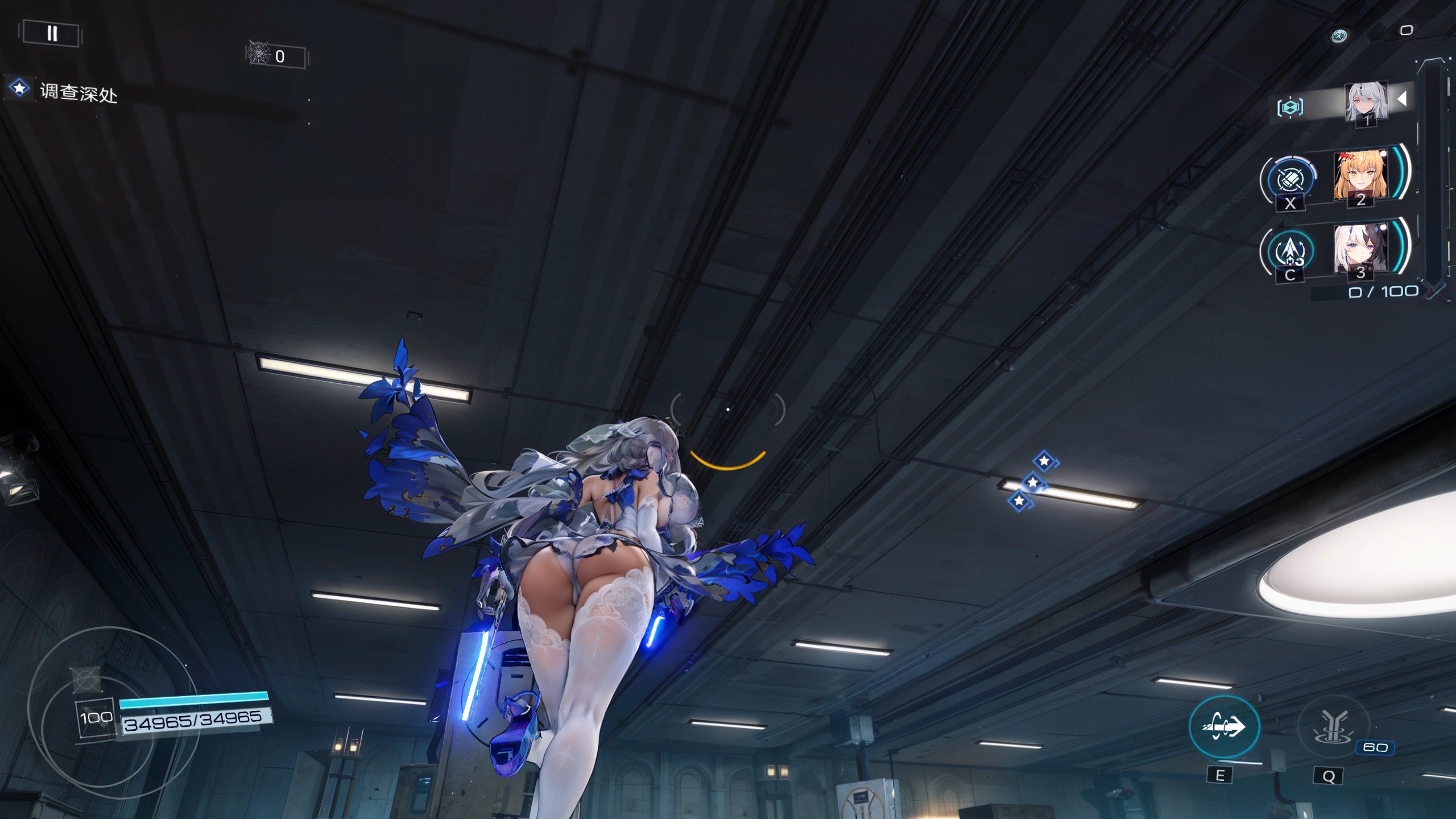The width and height of the screenshot is (1456, 819).
Task: Select the silver-haired operative portrait numbered 1
Action: (1366, 102)
